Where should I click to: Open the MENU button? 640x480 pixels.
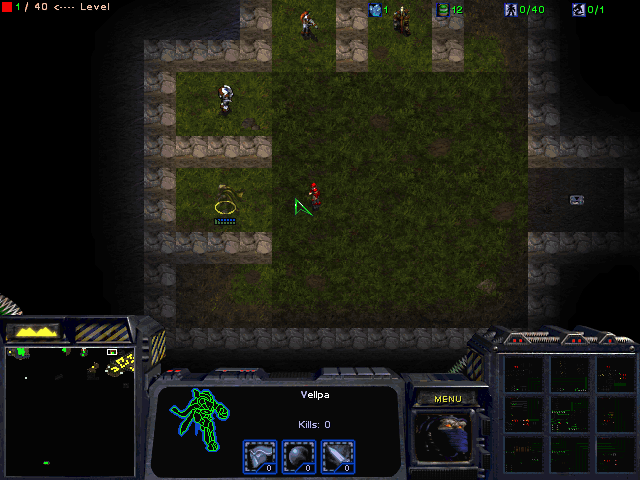(447, 398)
